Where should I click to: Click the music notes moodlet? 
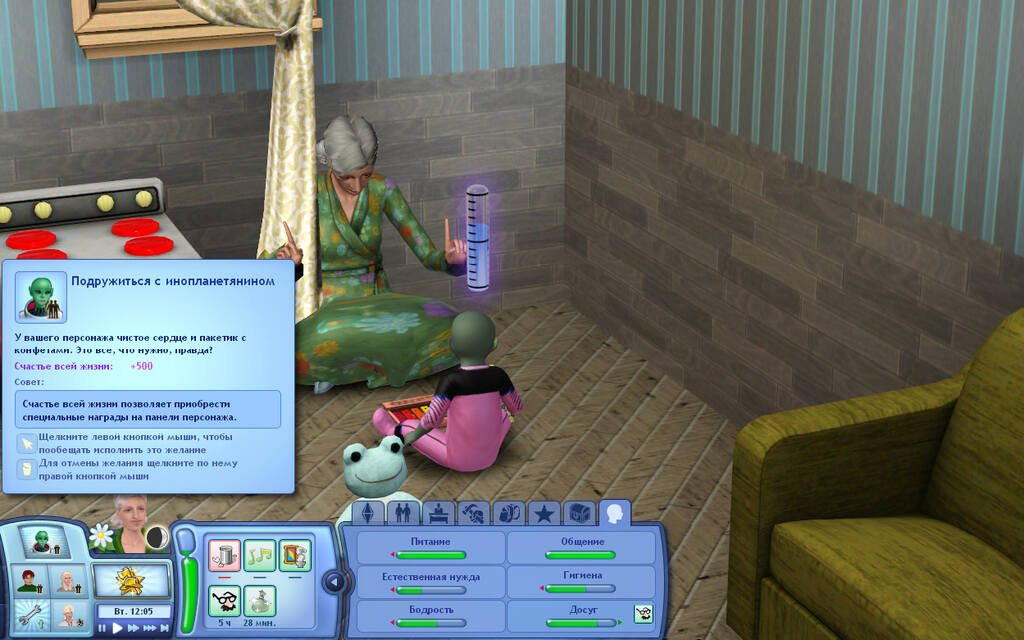click(x=260, y=555)
